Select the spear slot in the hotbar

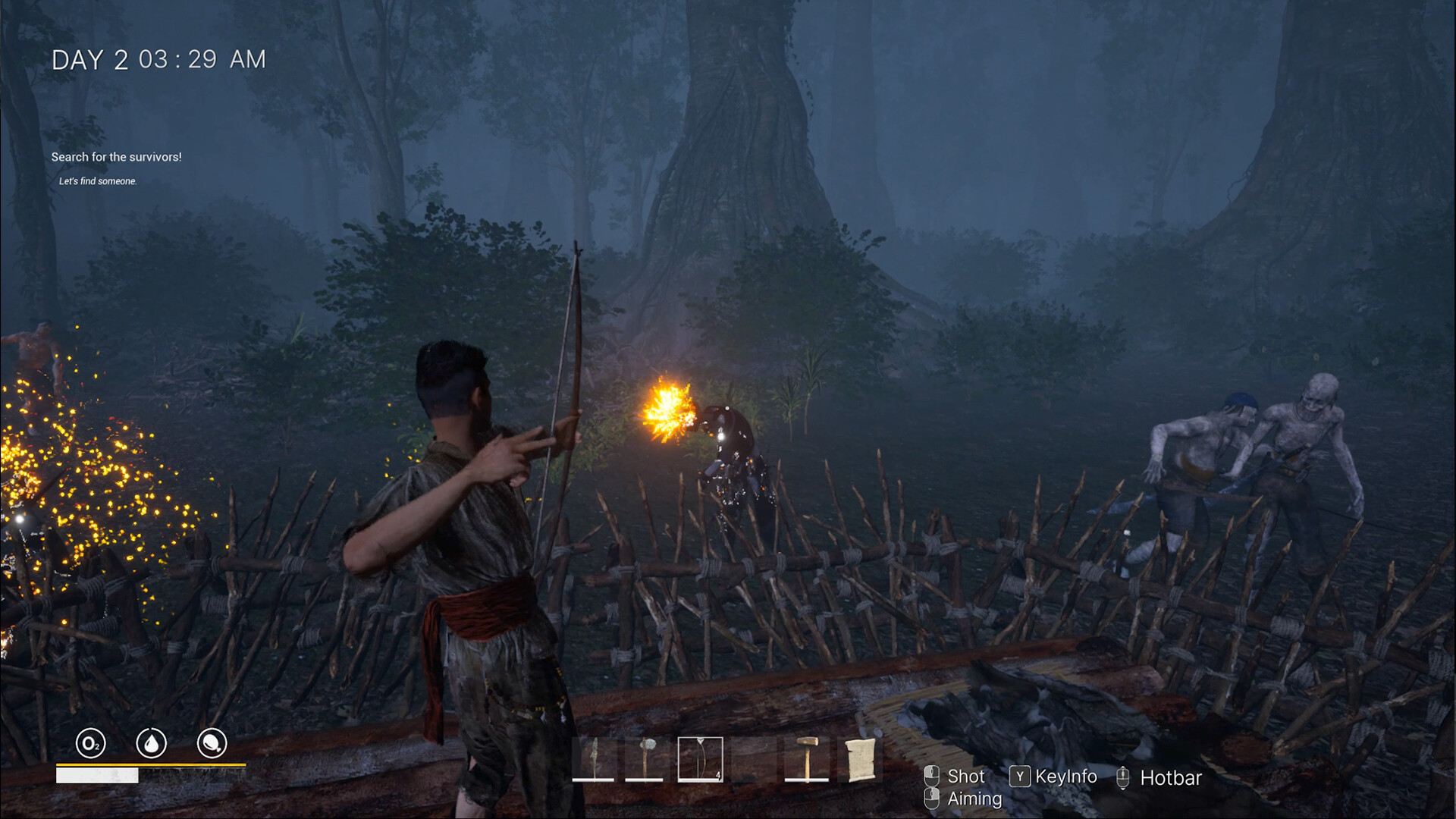pos(593,758)
